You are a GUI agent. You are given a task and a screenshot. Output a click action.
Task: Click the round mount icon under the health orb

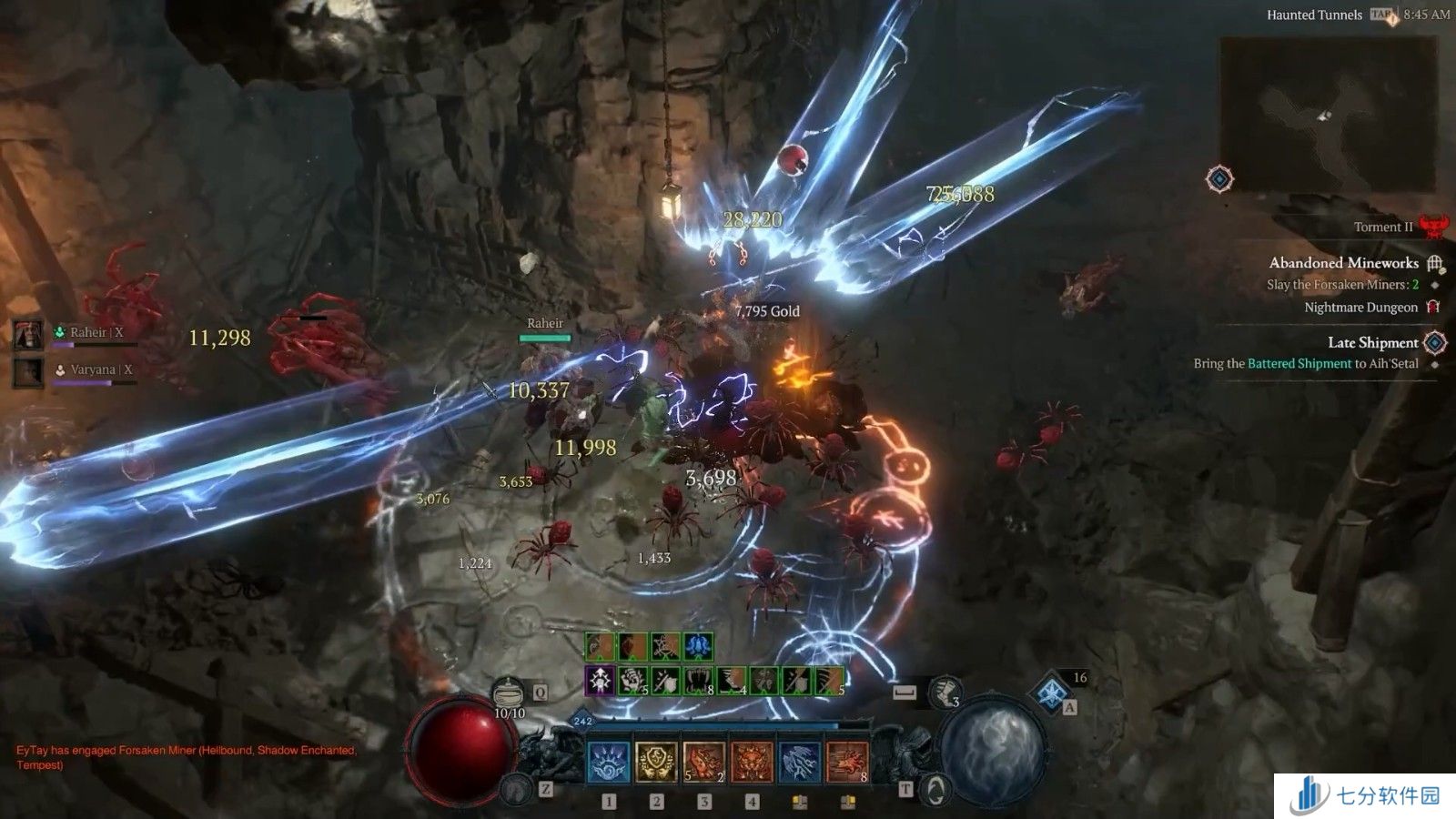pyautogui.click(x=518, y=788)
